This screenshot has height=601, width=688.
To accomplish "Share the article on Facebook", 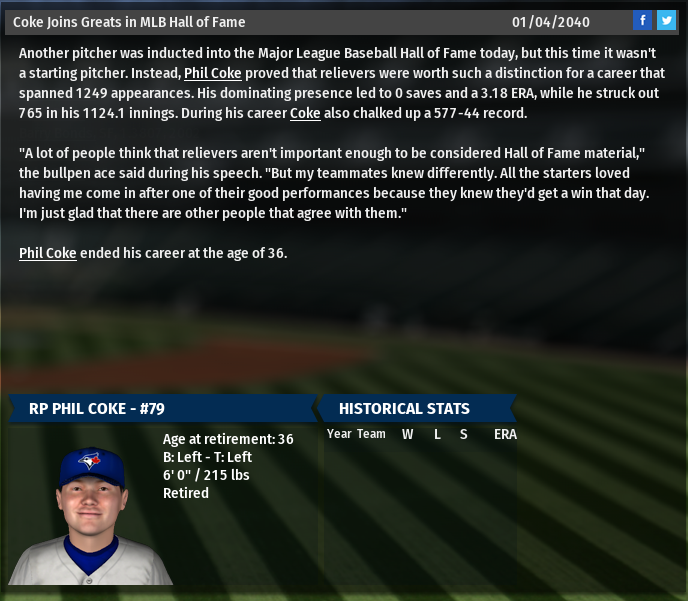I will (643, 20).
